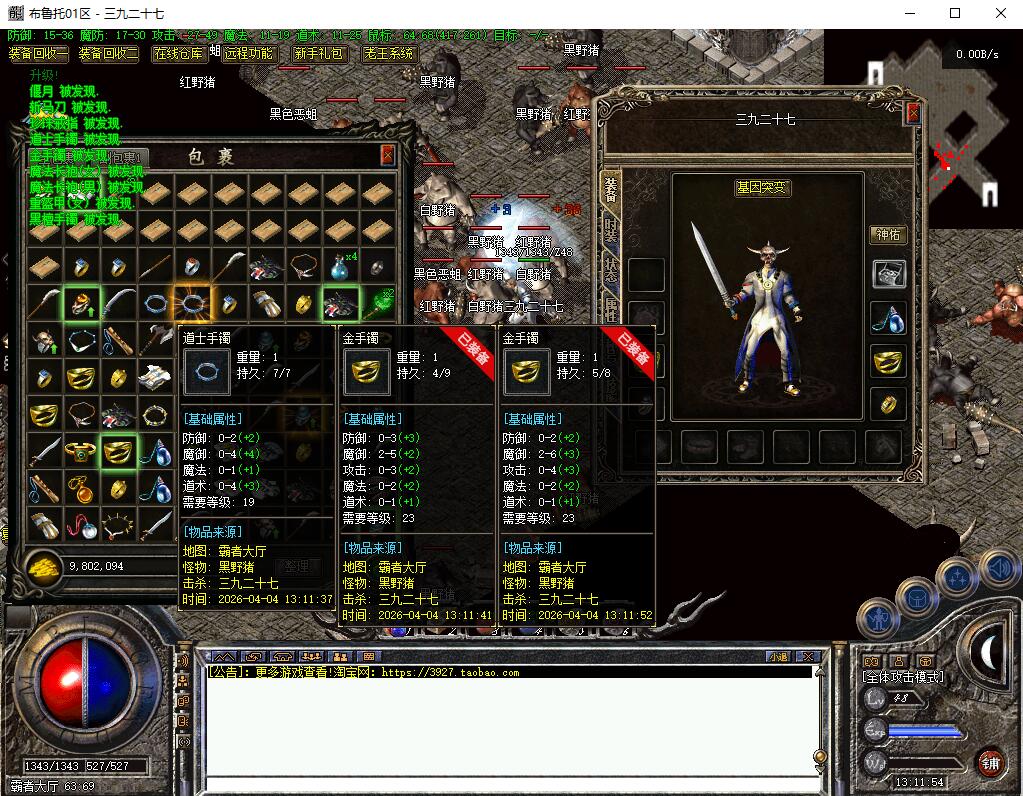Select the highlighted 道士手镯 bracelet in bag
This screenshot has height=796, width=1023.
point(192,302)
